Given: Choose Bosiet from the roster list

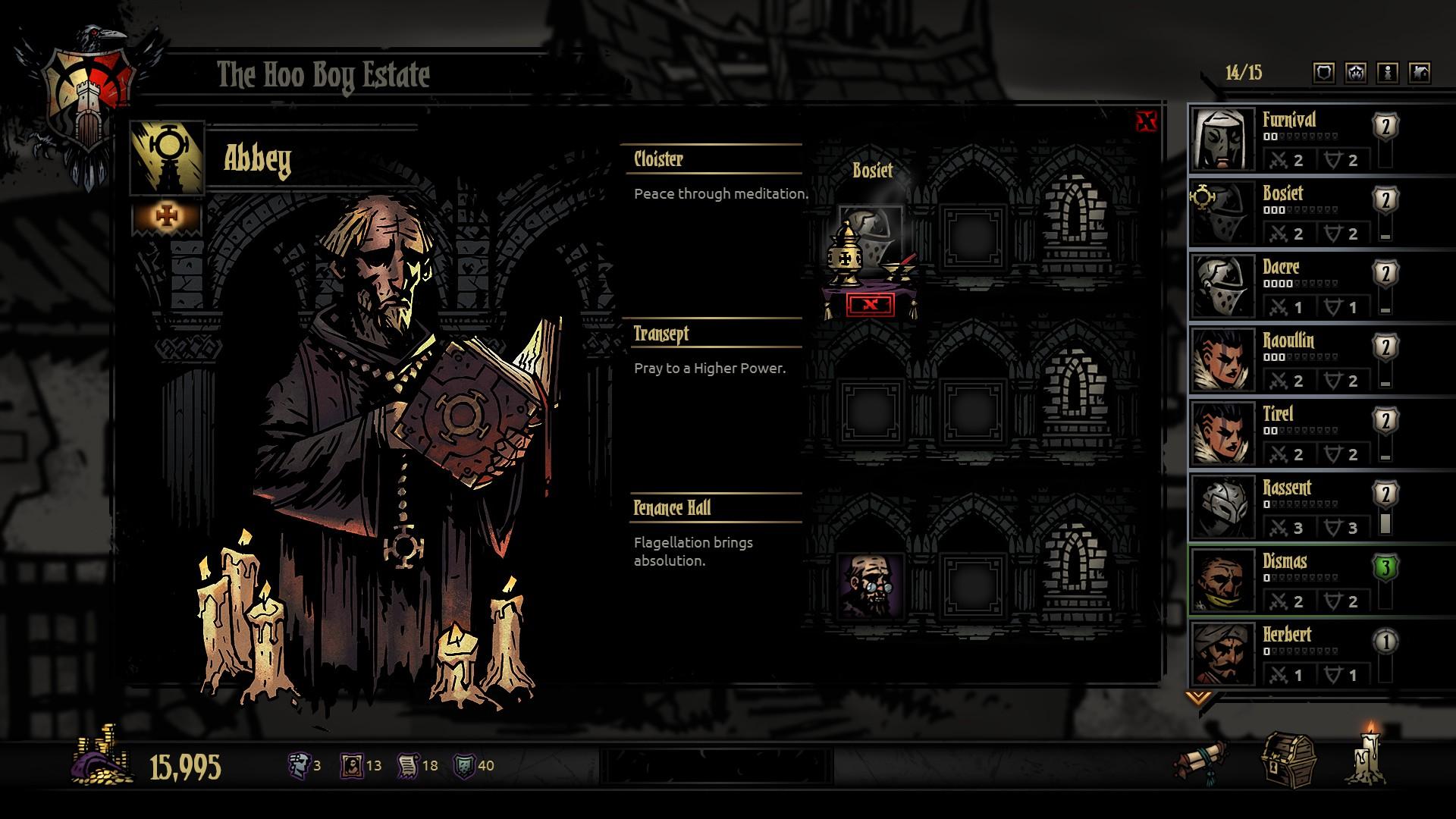Looking at the screenshot, I should [x=1289, y=212].
